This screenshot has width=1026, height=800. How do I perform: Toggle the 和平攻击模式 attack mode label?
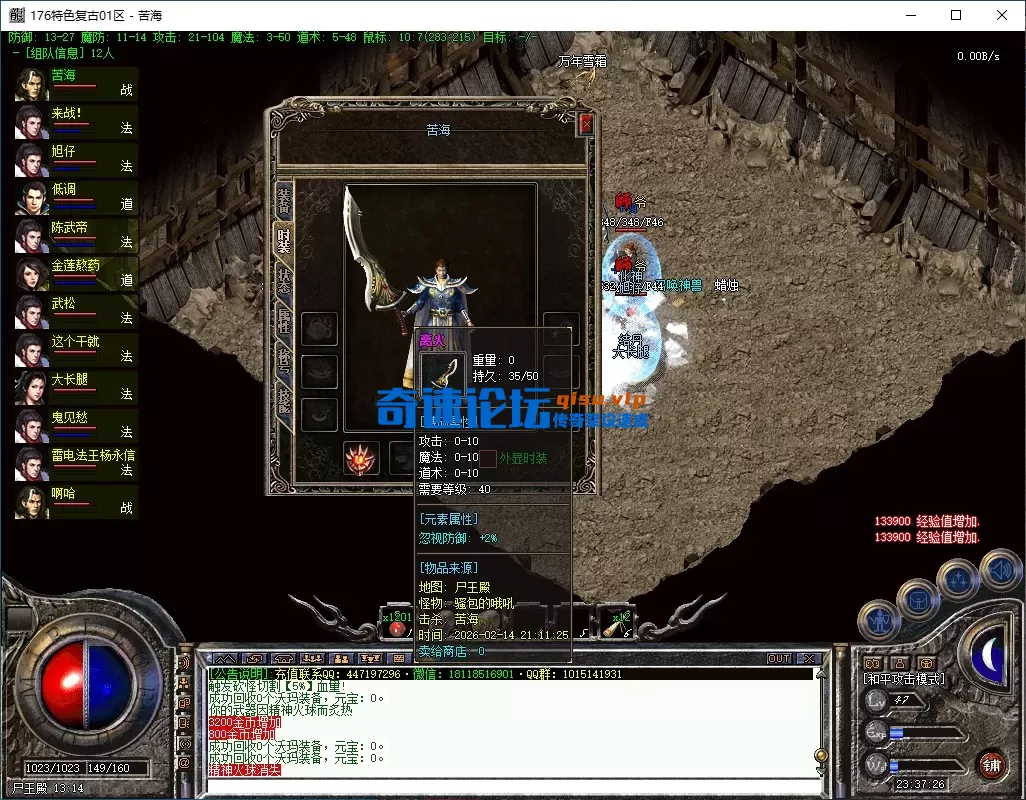(905, 679)
